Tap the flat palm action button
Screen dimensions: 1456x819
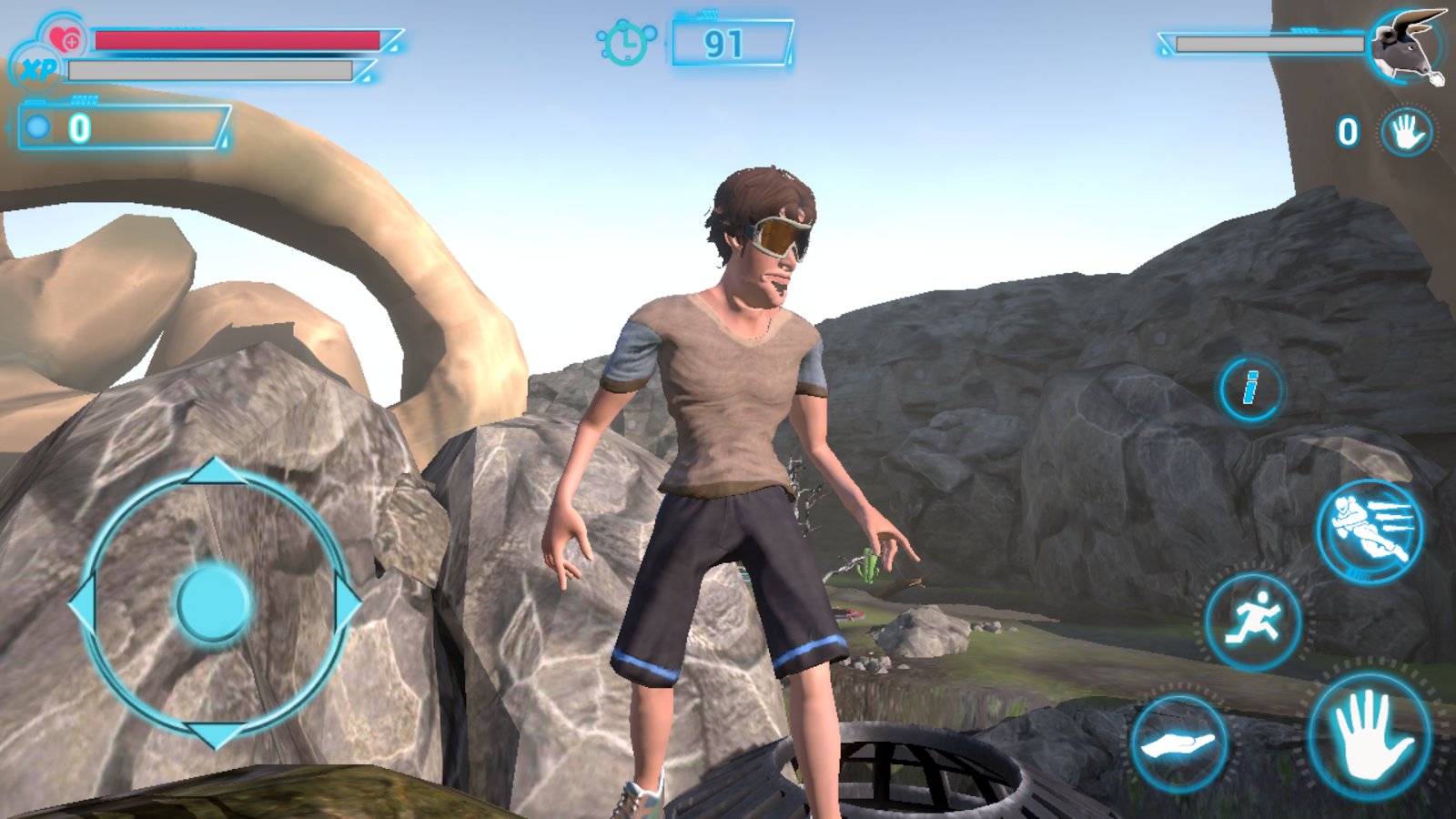(1178, 744)
